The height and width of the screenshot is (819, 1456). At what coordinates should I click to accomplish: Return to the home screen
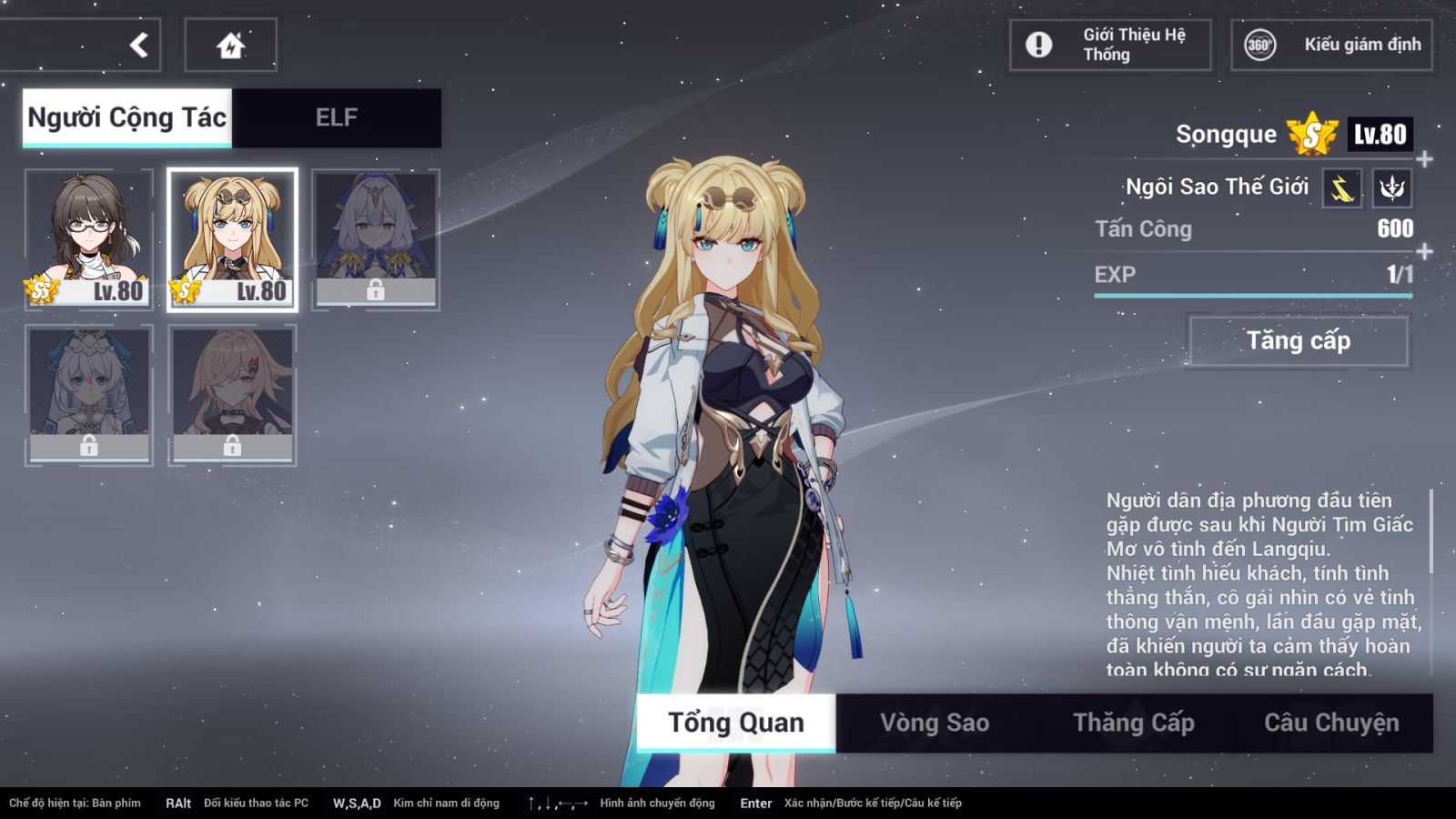pos(230,45)
